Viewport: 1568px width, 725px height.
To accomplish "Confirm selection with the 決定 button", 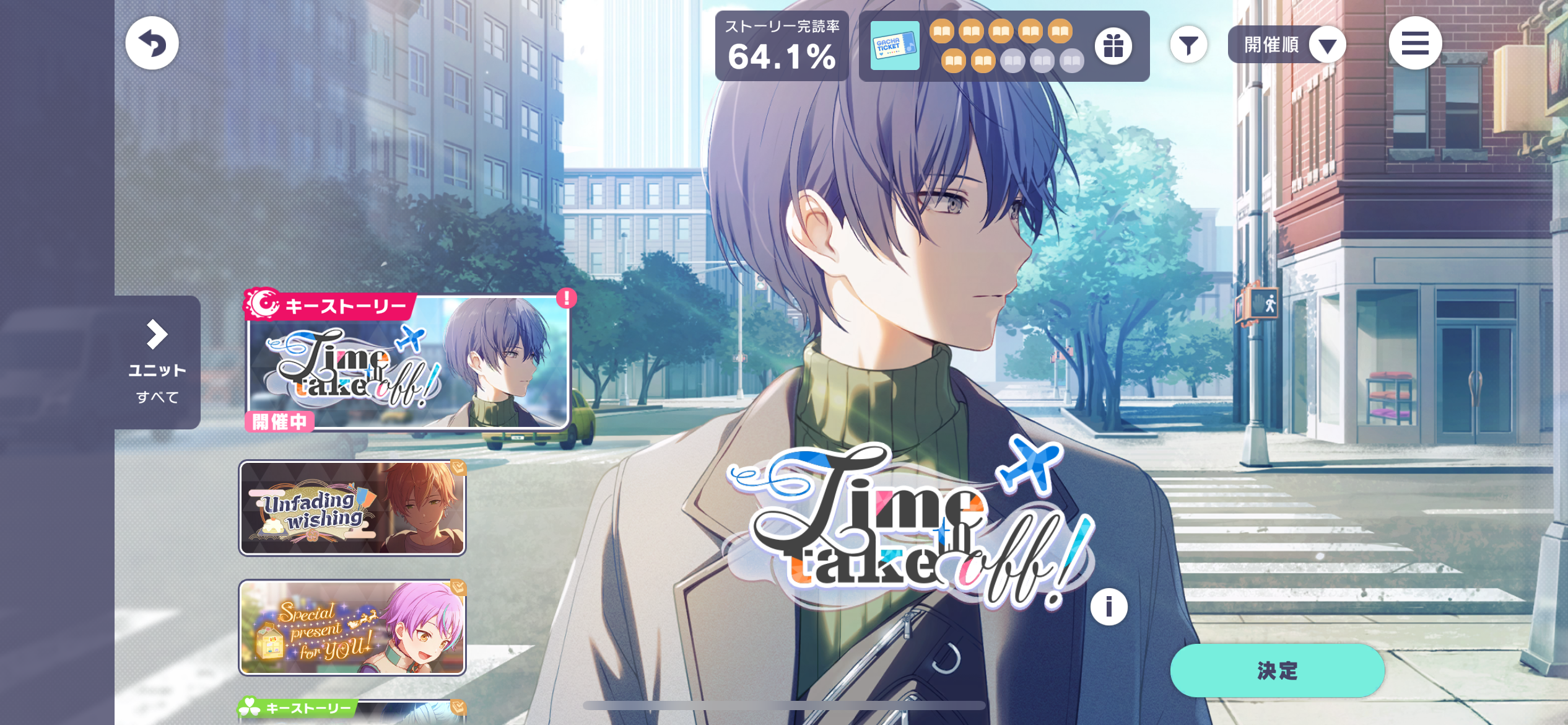I will 1277,670.
